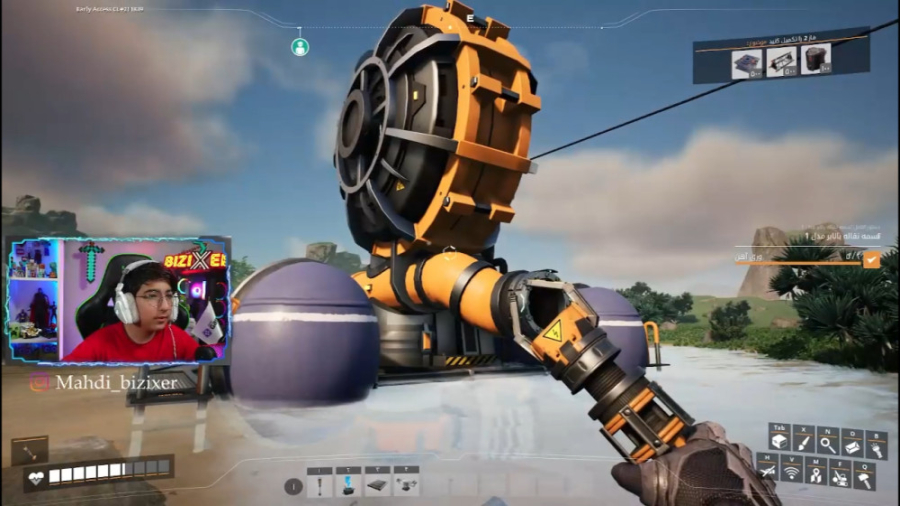900x506 pixels.
Task: Choose the flat foundation hotbar slot
Action: click(x=378, y=486)
